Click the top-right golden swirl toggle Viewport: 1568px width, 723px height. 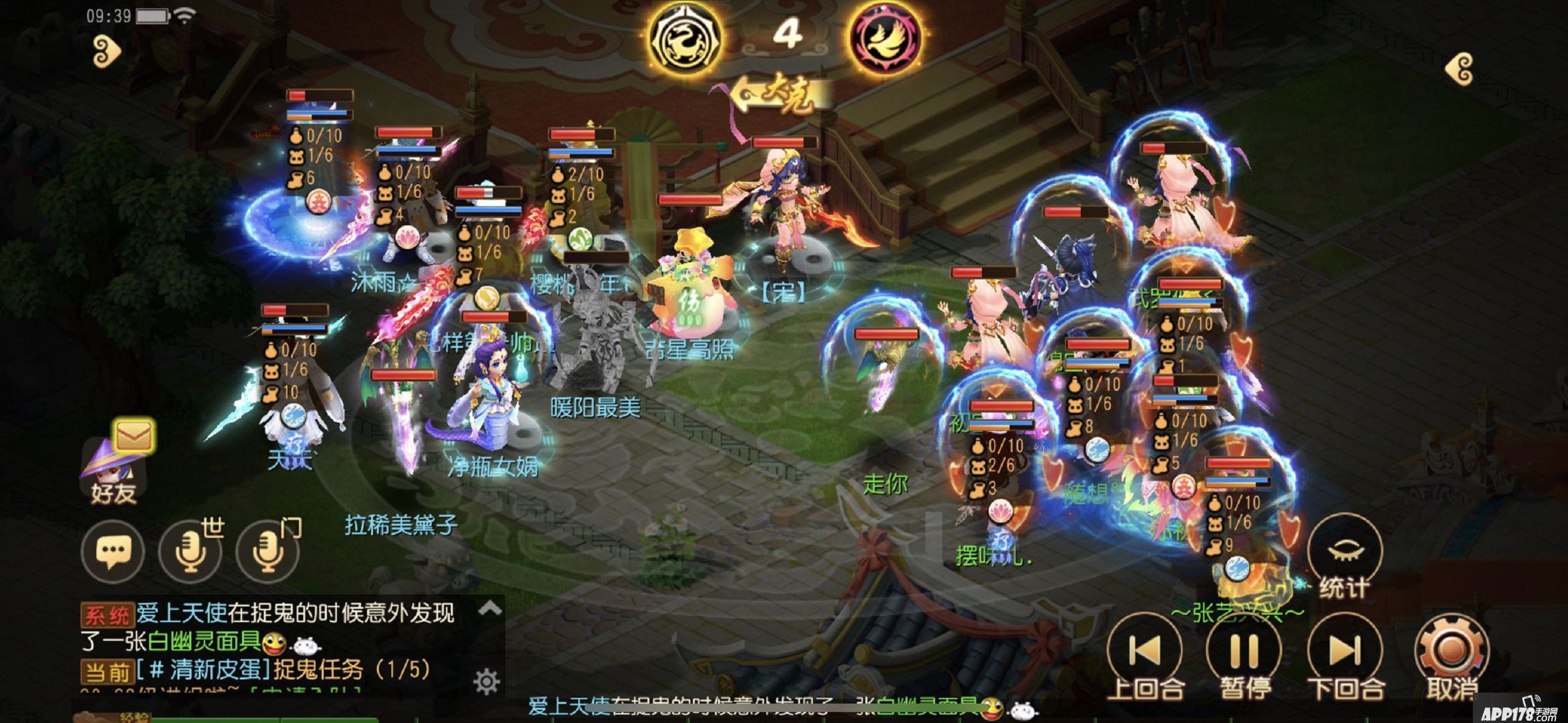click(1460, 69)
